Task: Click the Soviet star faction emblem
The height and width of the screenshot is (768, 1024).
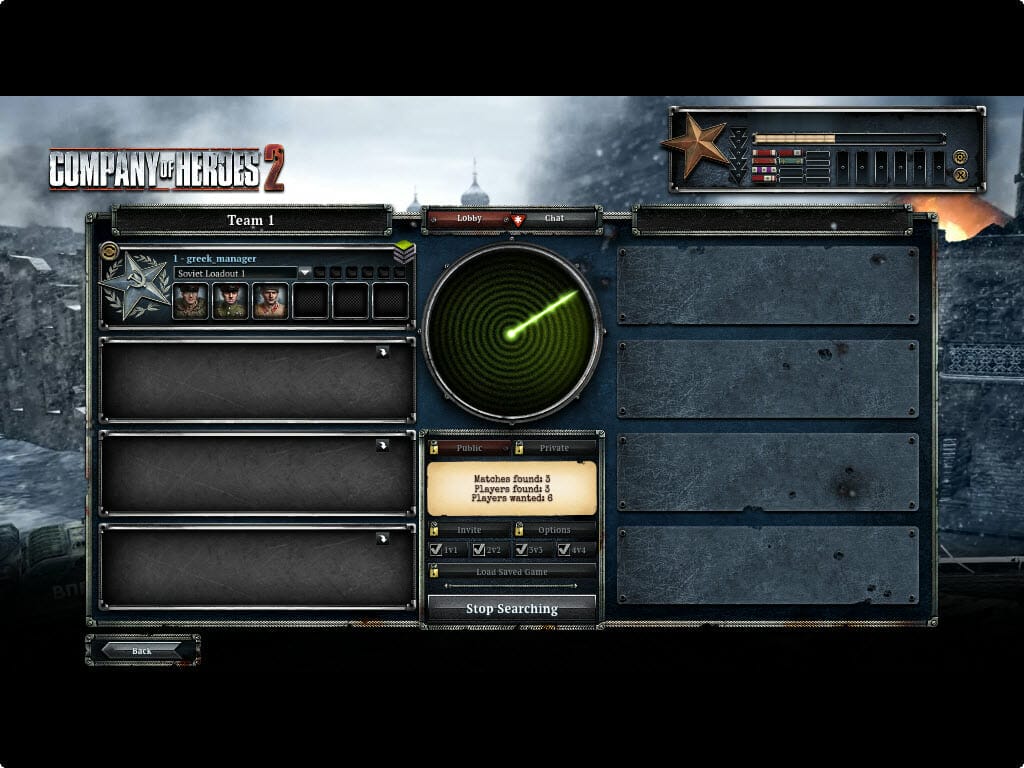Action: tap(134, 286)
